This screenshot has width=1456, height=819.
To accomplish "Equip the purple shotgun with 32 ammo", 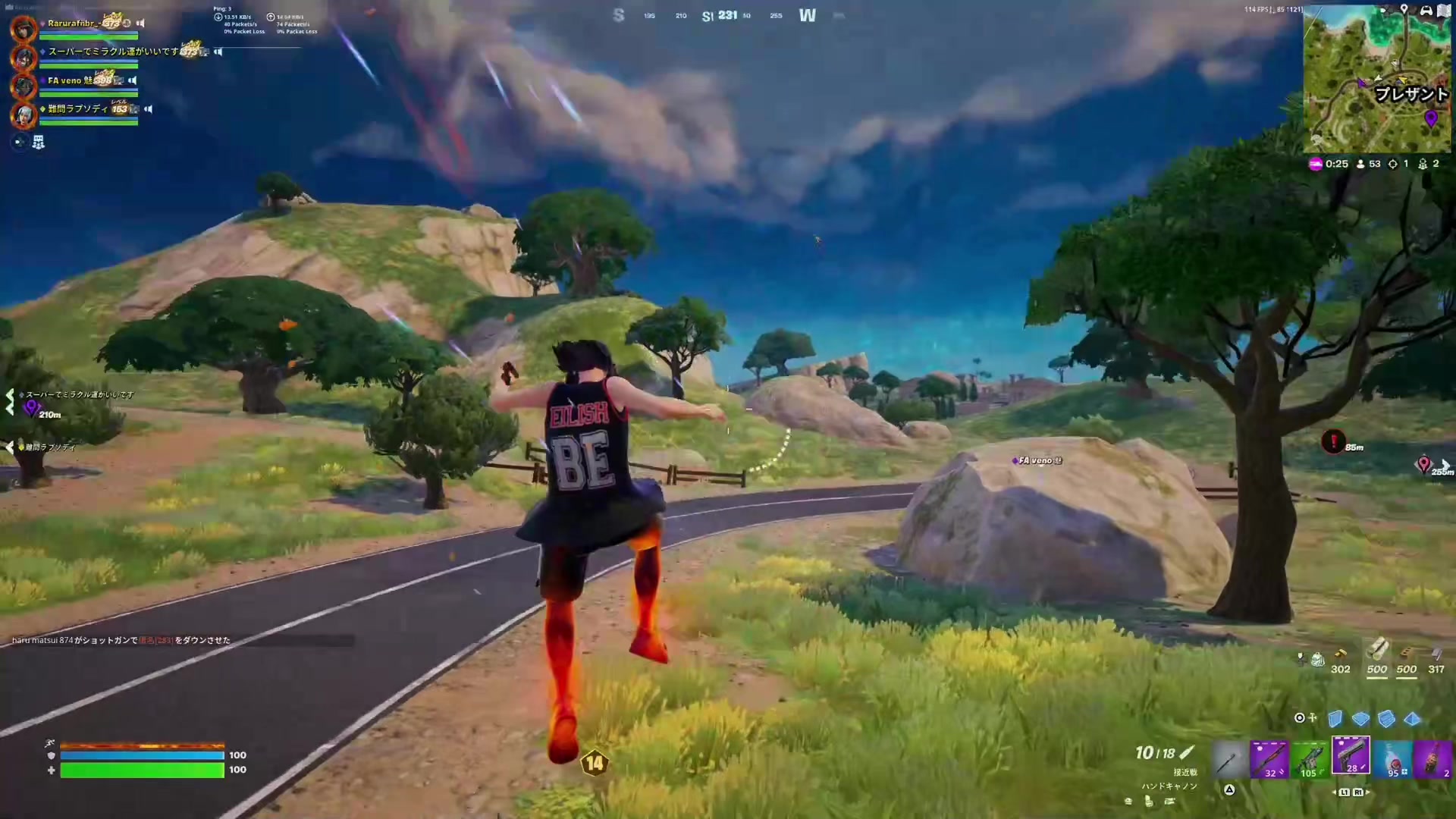I will [1269, 759].
